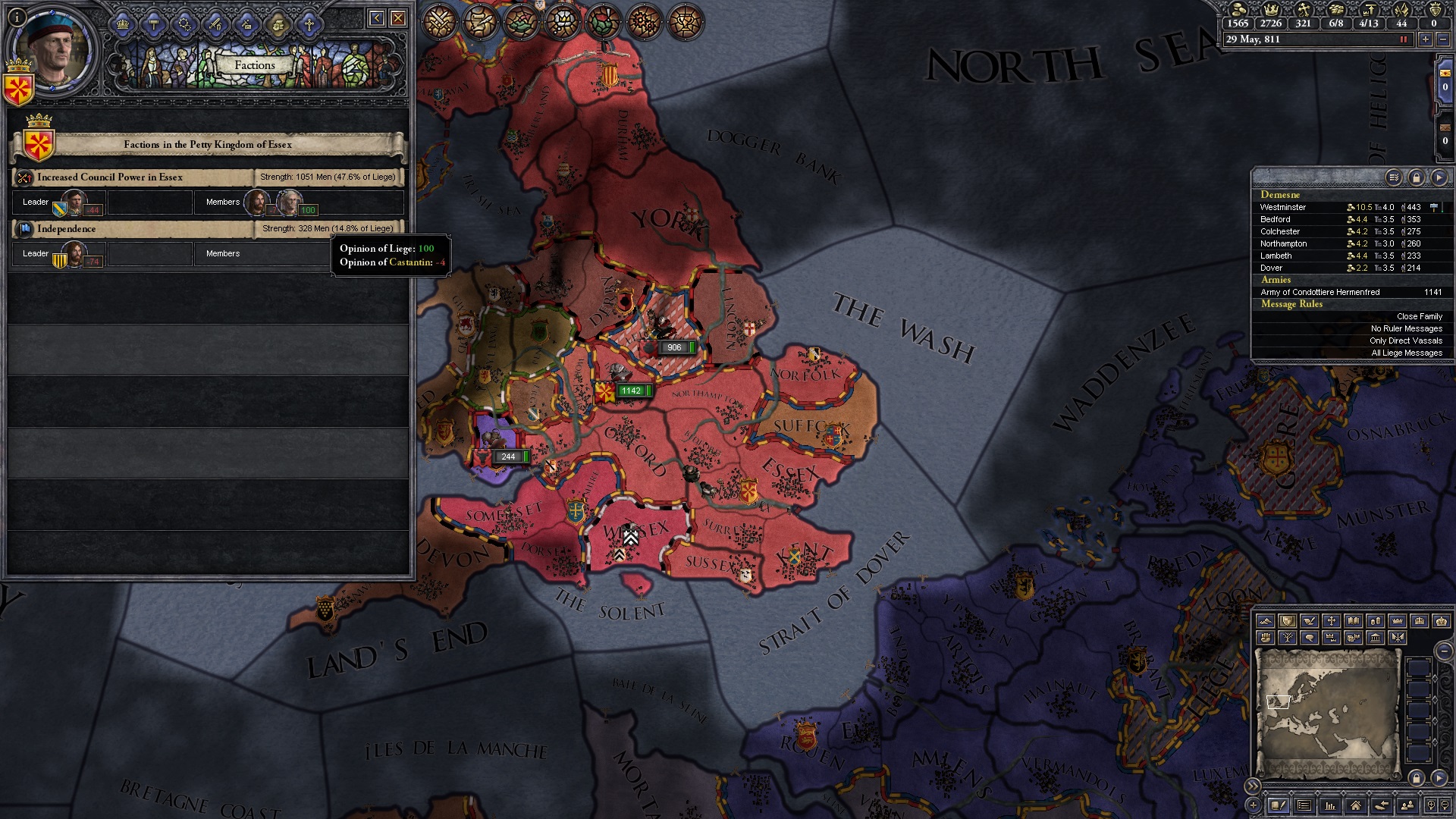Image resolution: width=1456 pixels, height=819 pixels.
Task: Expand extra minimap controls with the plus button
Action: 1254,805
